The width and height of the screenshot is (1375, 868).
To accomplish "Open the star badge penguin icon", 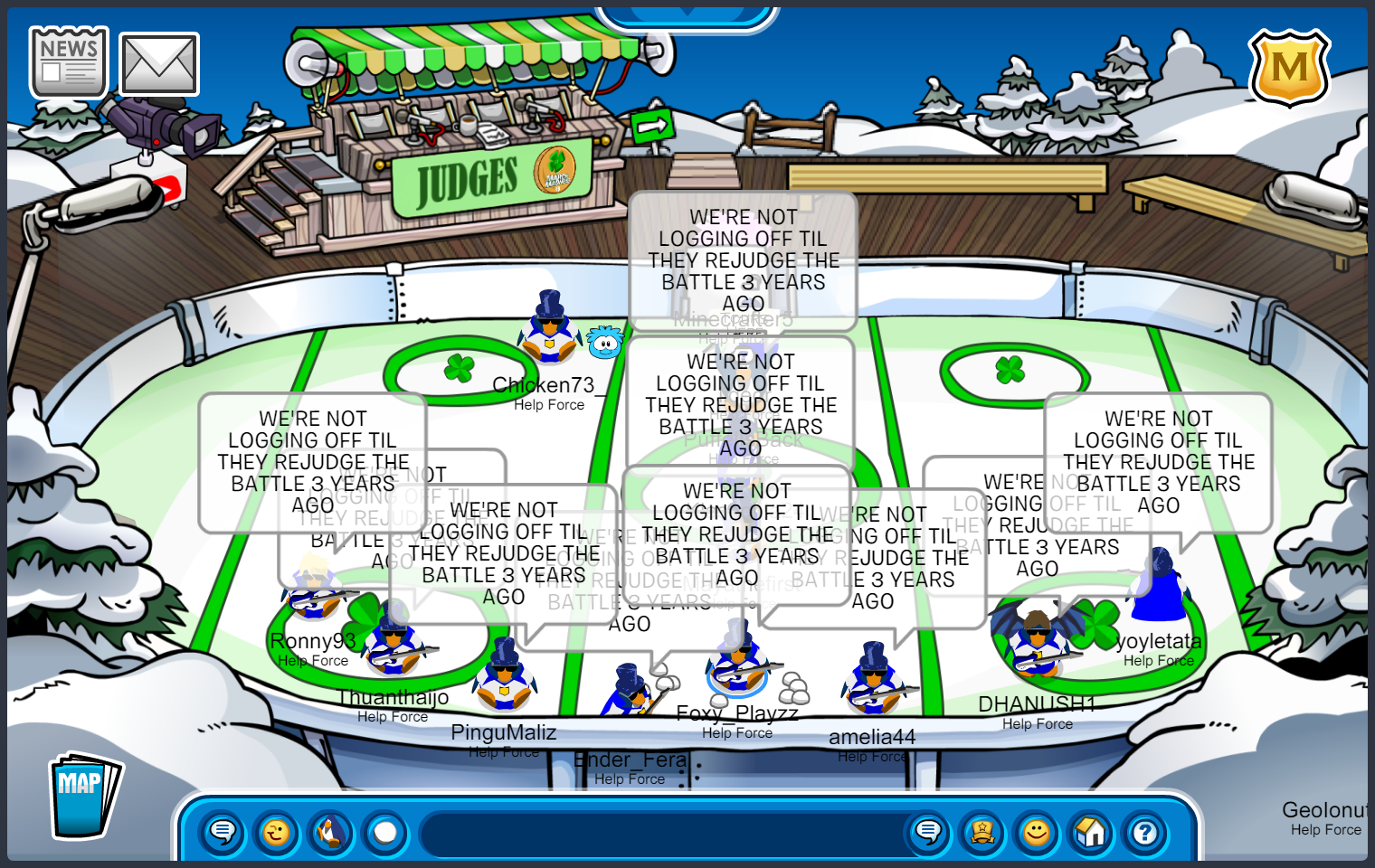I will click(x=982, y=832).
